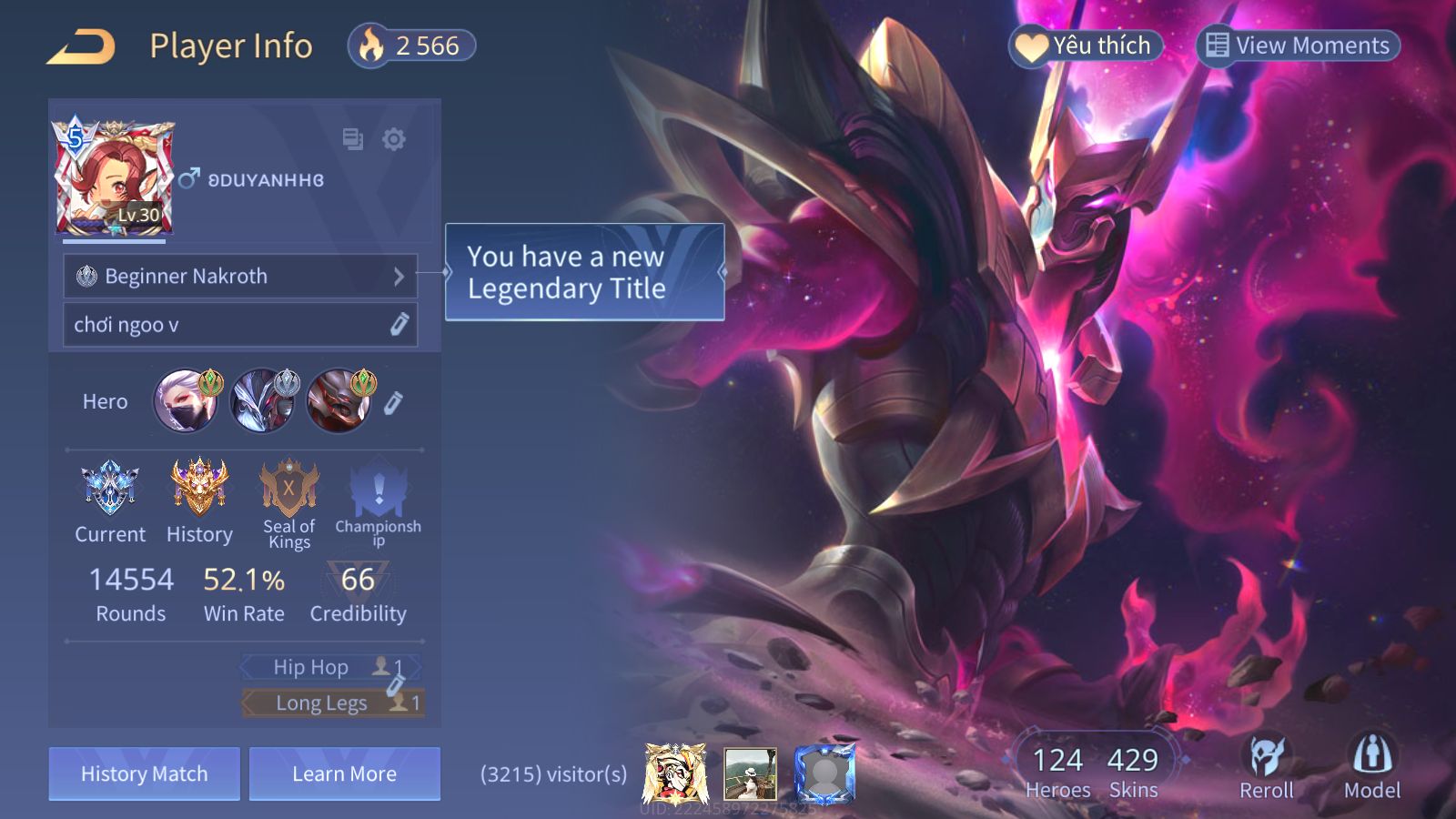Select the Championship badge
The image size is (1456, 819).
(x=379, y=502)
